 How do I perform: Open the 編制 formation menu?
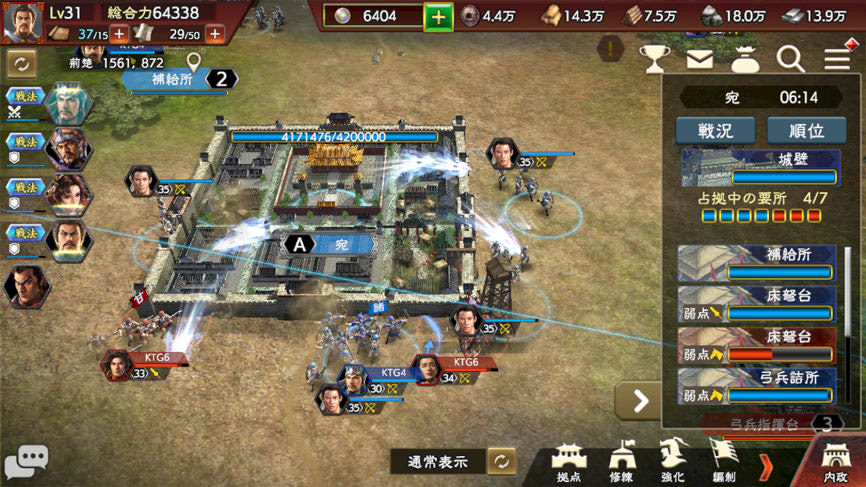pos(723,462)
